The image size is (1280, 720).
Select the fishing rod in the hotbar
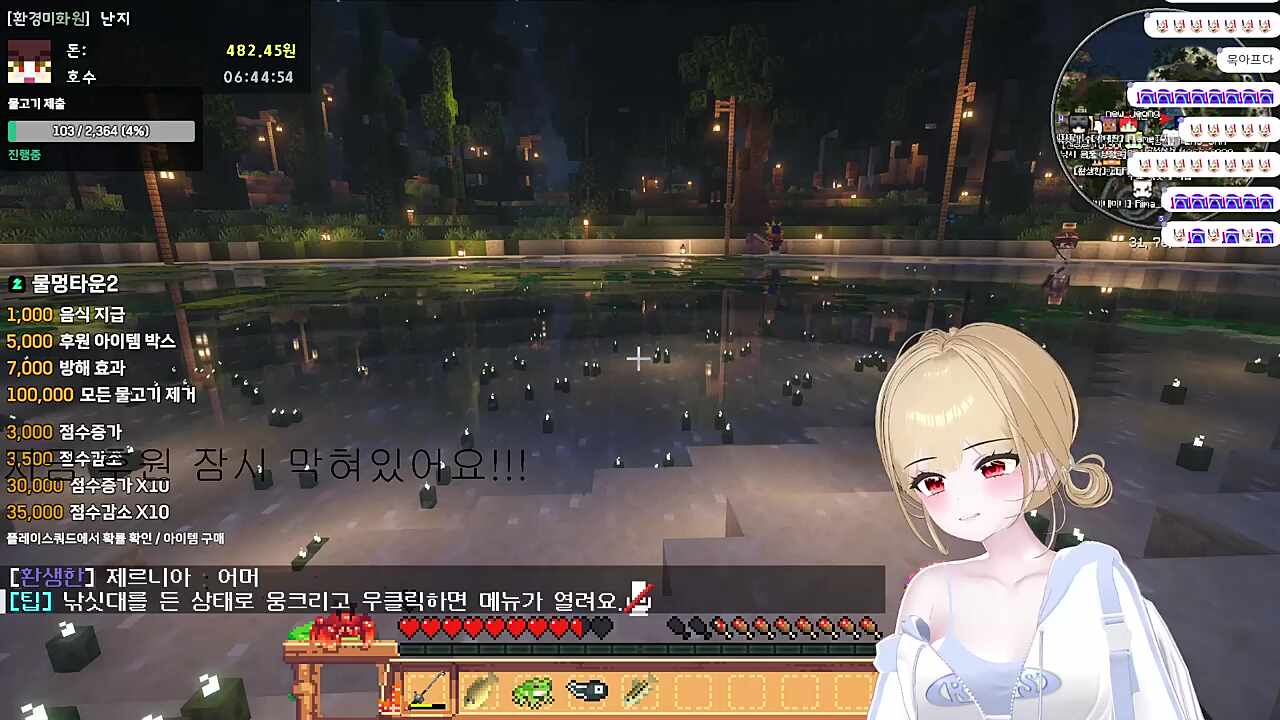428,690
